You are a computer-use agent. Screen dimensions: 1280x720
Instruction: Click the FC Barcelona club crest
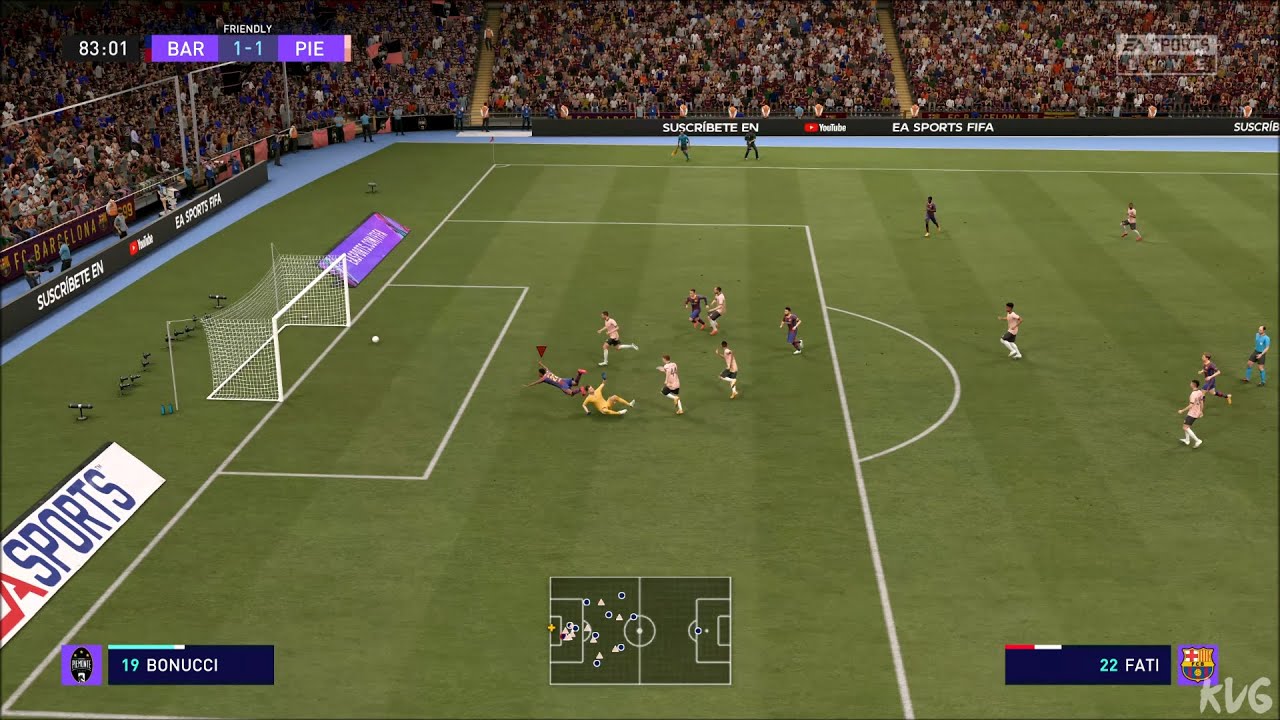1196,664
